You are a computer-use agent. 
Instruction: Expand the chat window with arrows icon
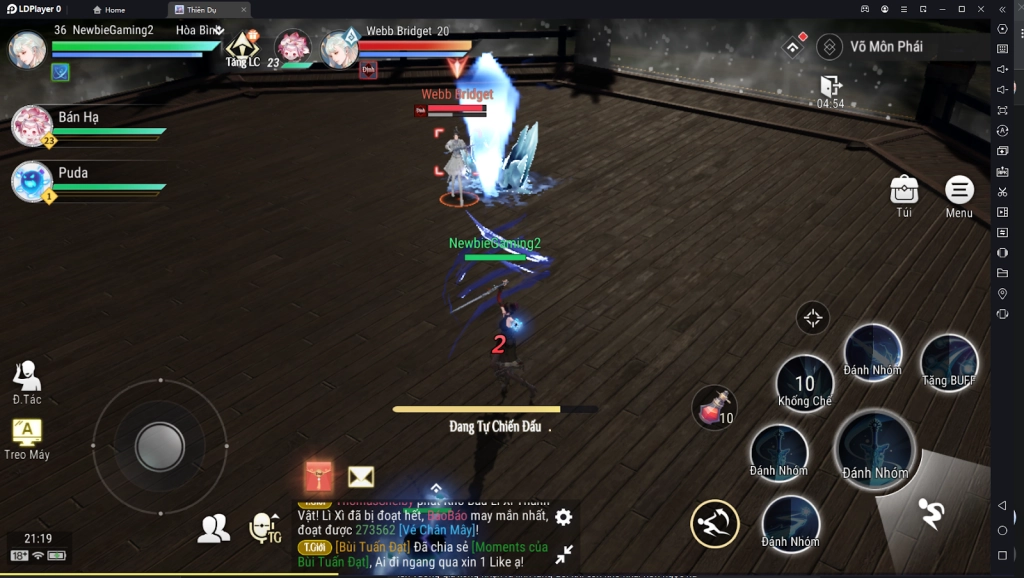click(564, 553)
